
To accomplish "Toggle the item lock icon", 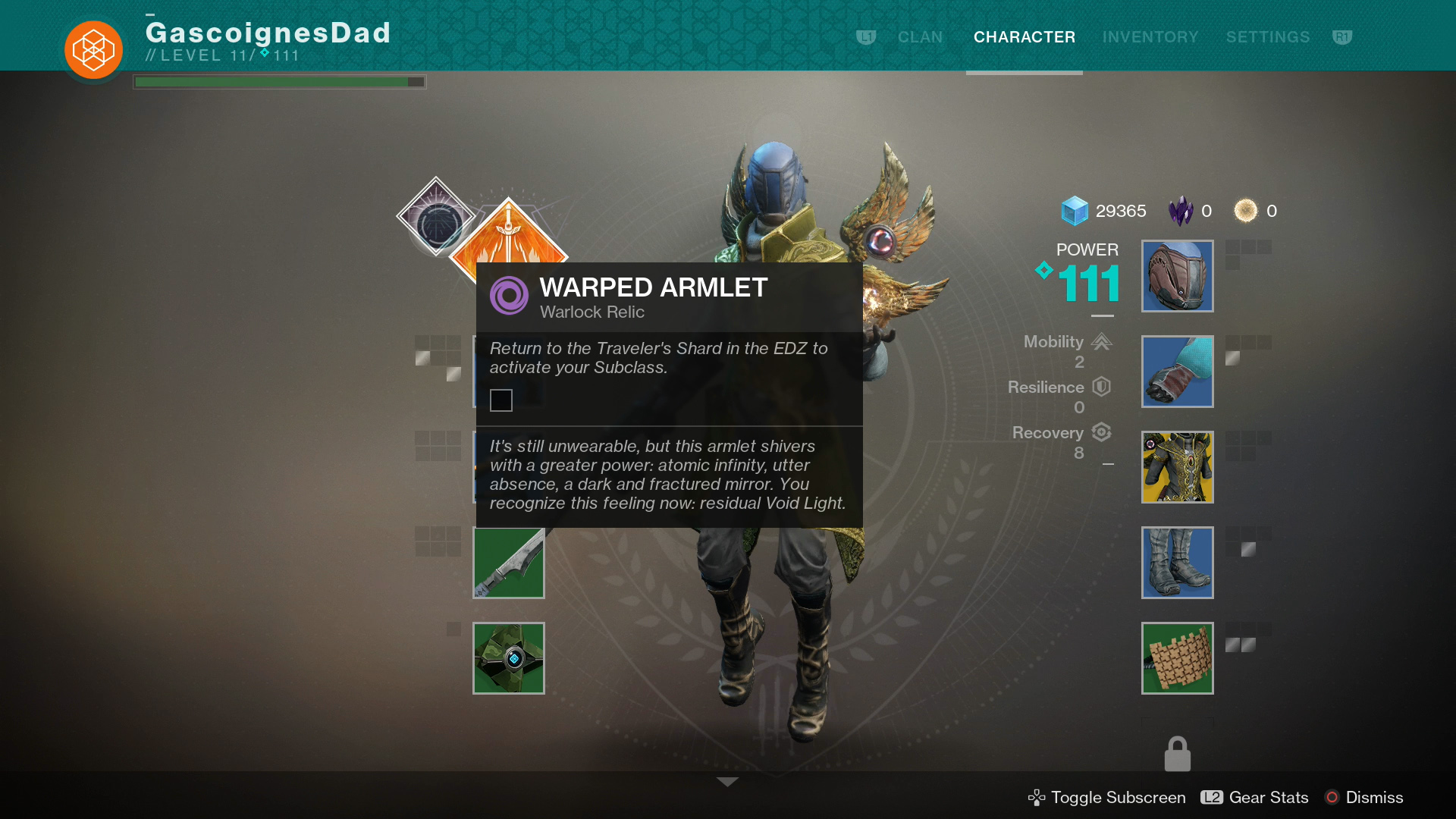I will click(x=1177, y=753).
